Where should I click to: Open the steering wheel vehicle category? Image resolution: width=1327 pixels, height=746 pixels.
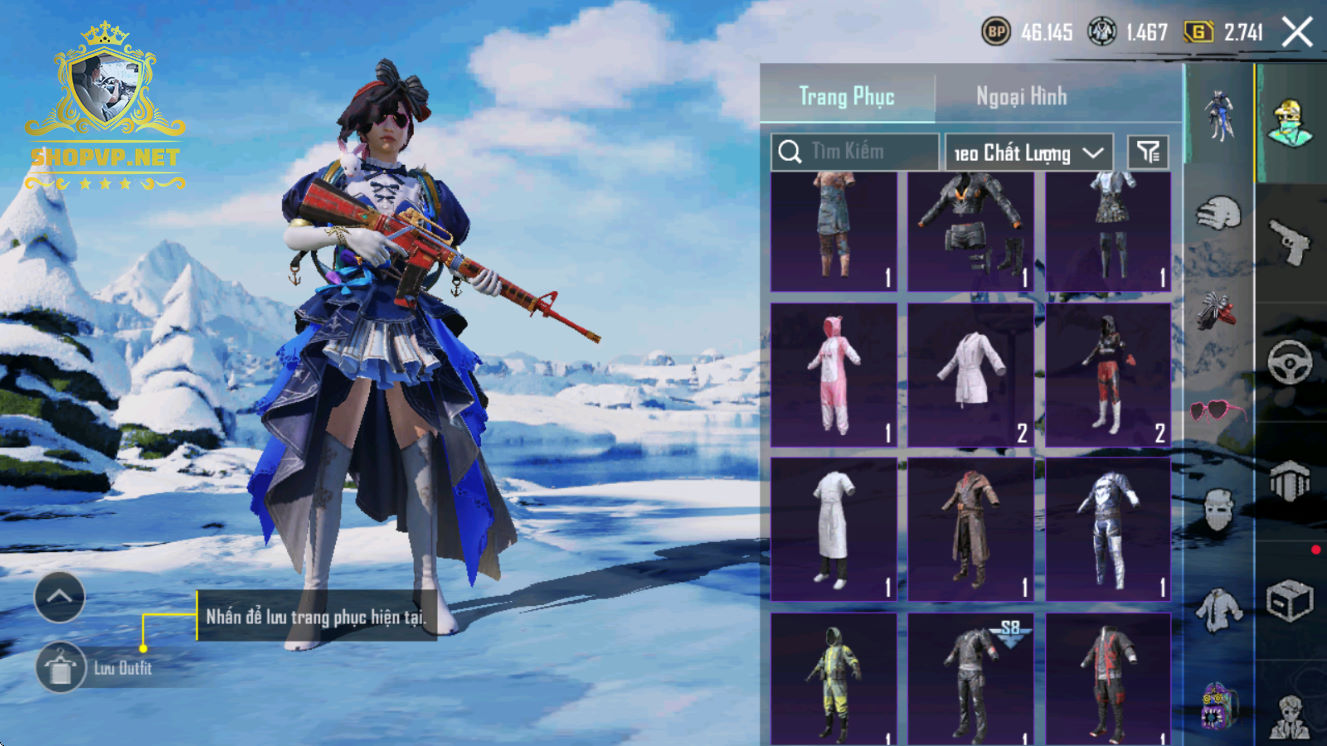1290,362
